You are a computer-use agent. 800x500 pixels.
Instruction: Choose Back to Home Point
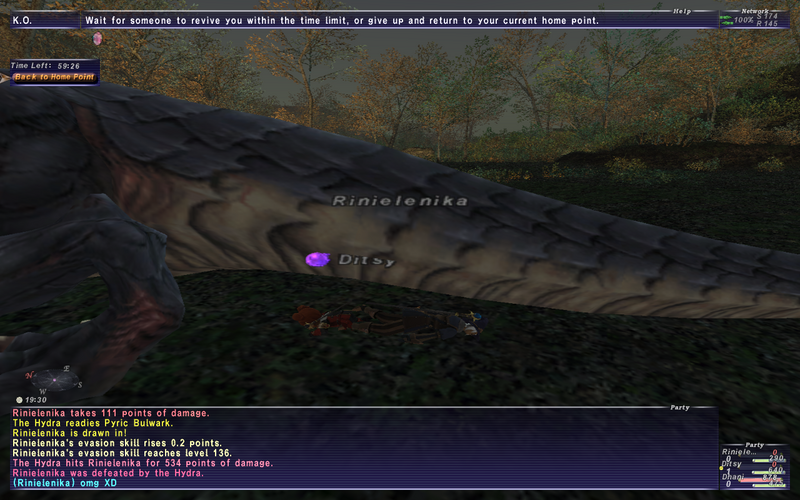52,77
